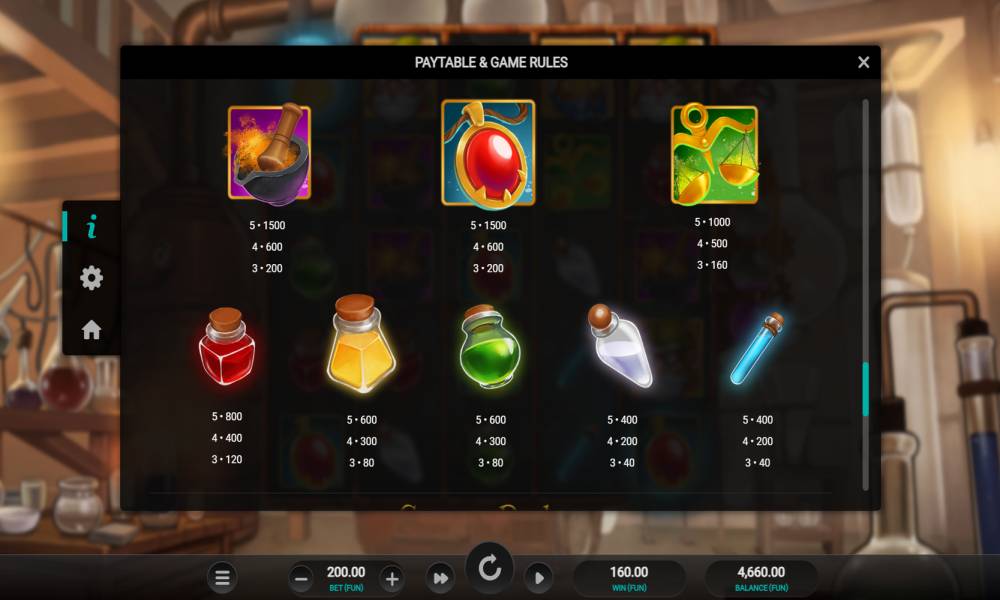Screen dimensions: 1000x600
Task: Open the hamburger menu button
Action: (222, 577)
